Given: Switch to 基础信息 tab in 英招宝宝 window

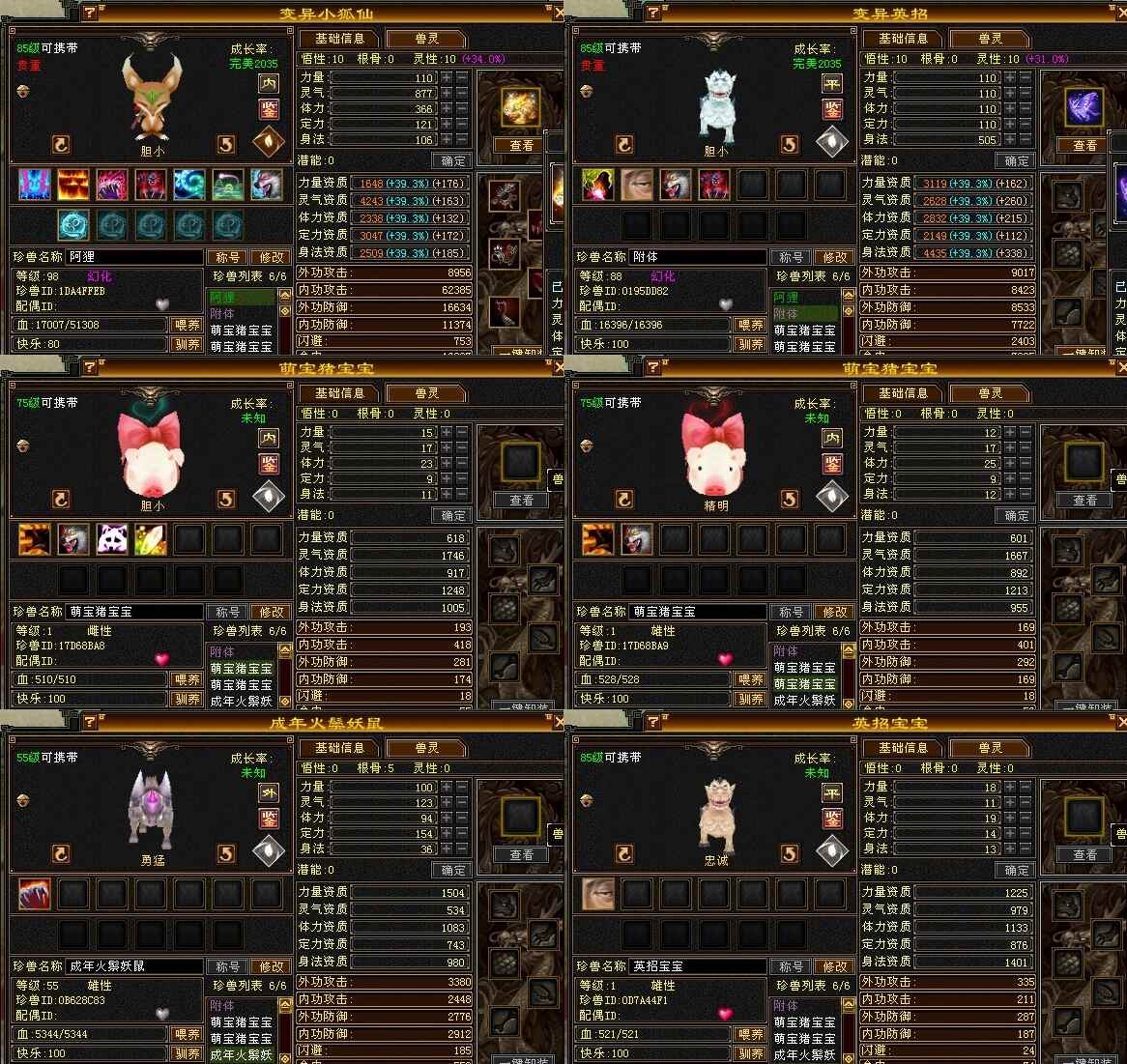Looking at the screenshot, I should coord(903,748).
